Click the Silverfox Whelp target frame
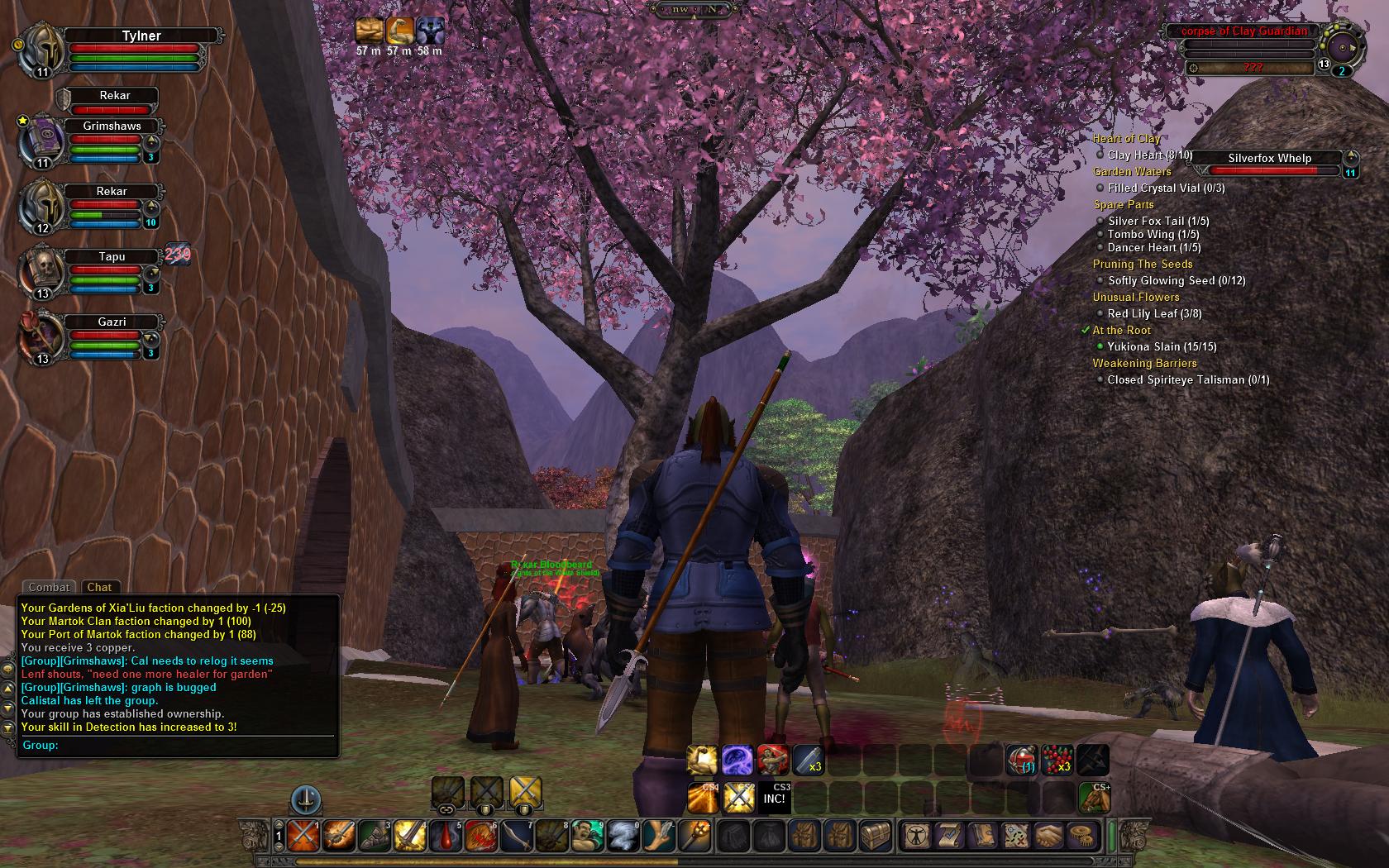This screenshot has height=868, width=1389. [x=1269, y=159]
